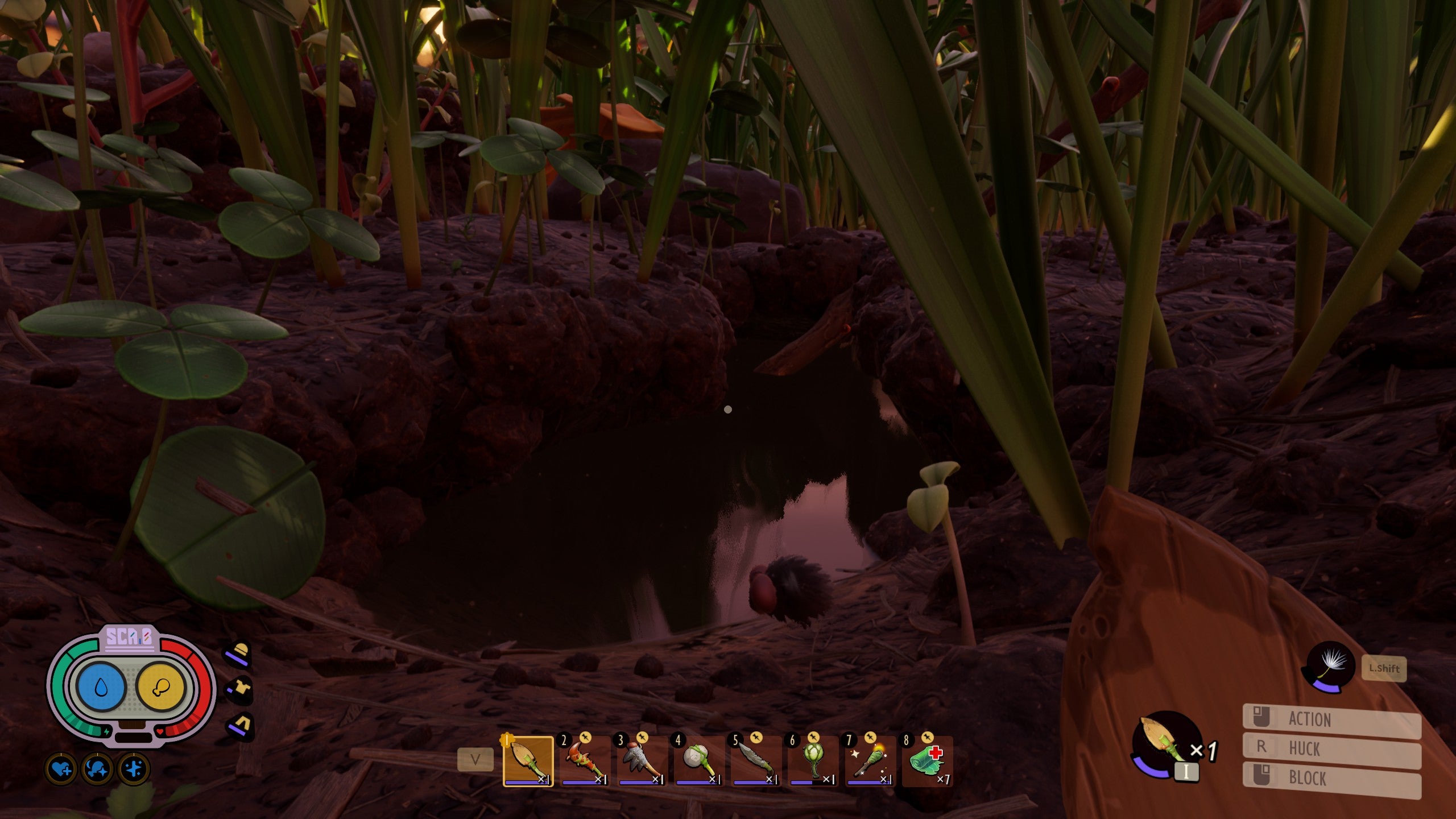Expand the hotbar with the V chevron
1456x819 pixels.
tap(475, 760)
